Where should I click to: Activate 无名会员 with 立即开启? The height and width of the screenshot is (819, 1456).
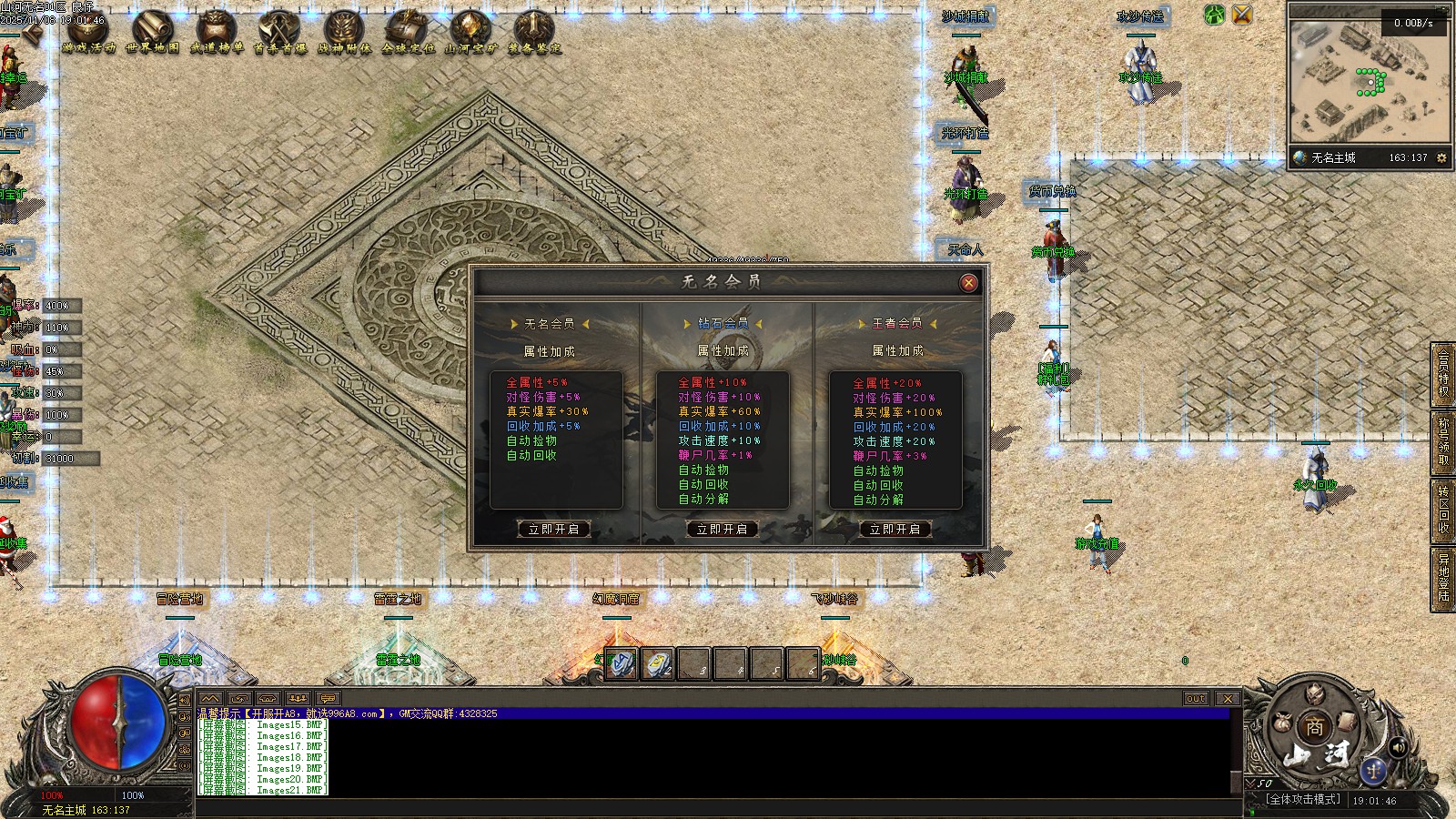coord(553,529)
